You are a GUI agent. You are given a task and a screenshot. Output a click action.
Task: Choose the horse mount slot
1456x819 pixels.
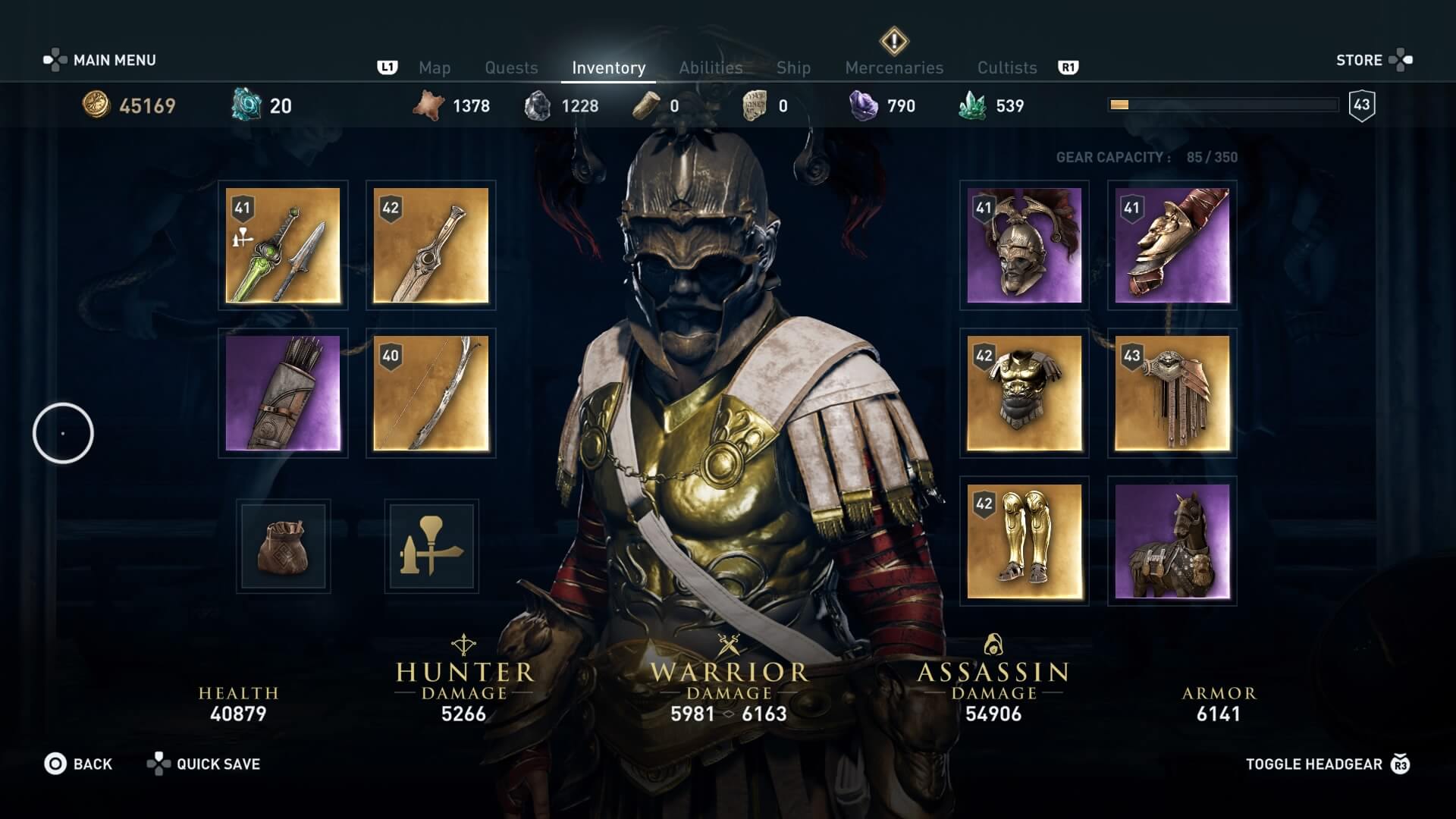pos(1172,541)
